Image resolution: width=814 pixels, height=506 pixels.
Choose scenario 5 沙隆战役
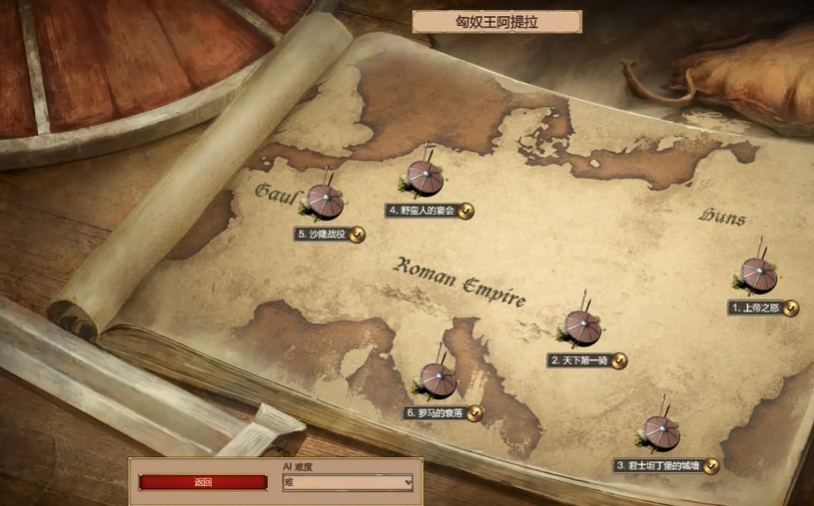click(x=324, y=202)
